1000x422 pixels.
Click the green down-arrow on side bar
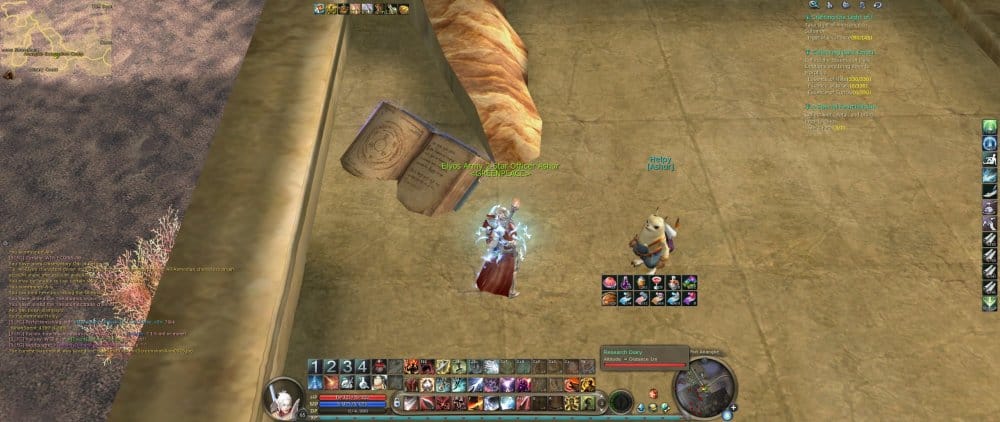pos(989,304)
